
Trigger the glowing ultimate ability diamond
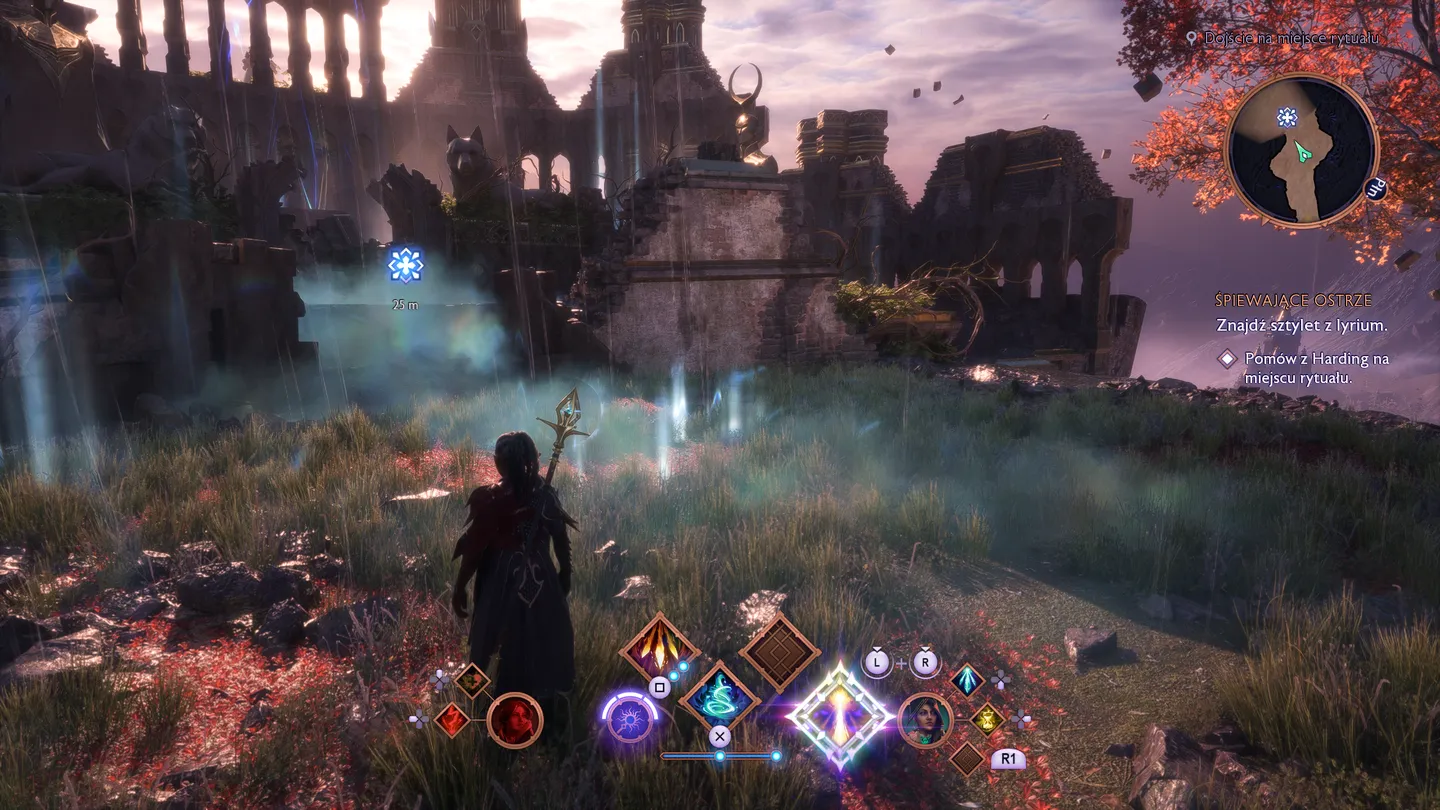click(840, 716)
